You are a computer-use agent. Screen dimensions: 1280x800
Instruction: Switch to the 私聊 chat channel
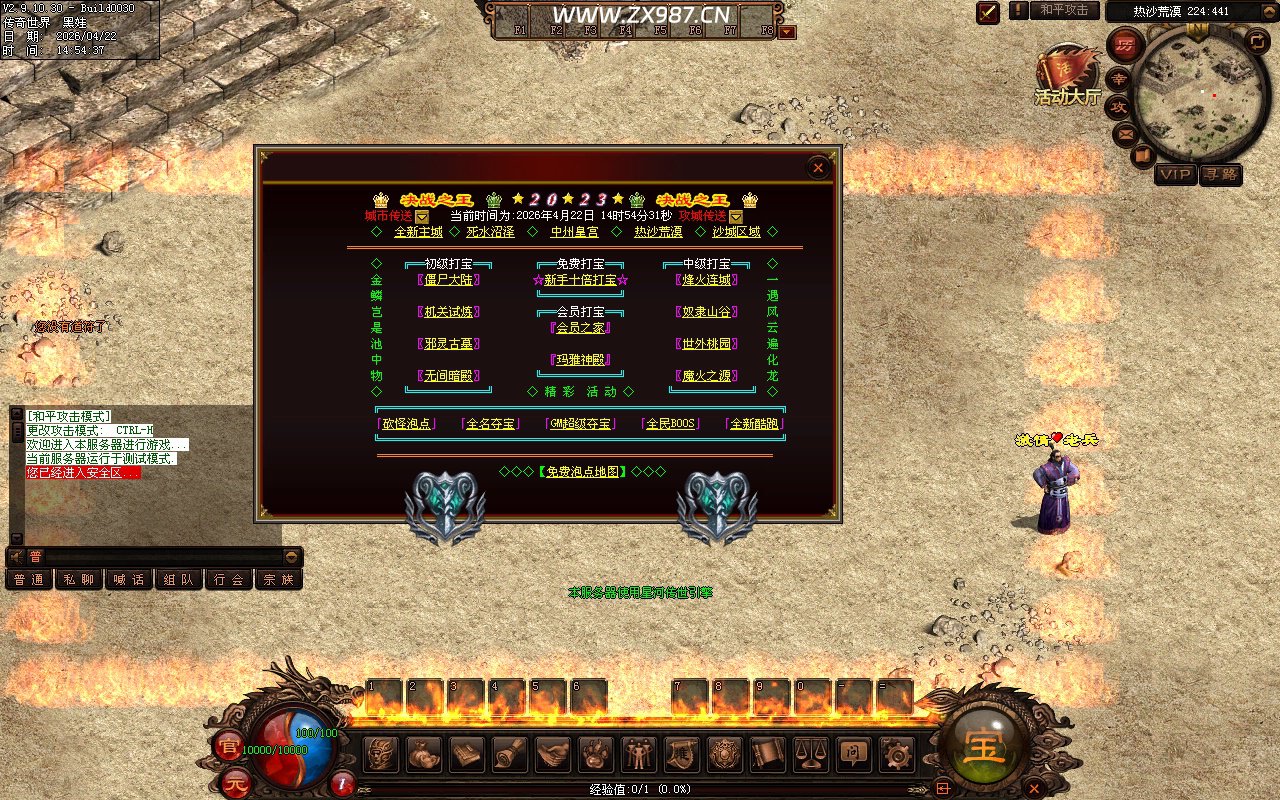[x=79, y=579]
